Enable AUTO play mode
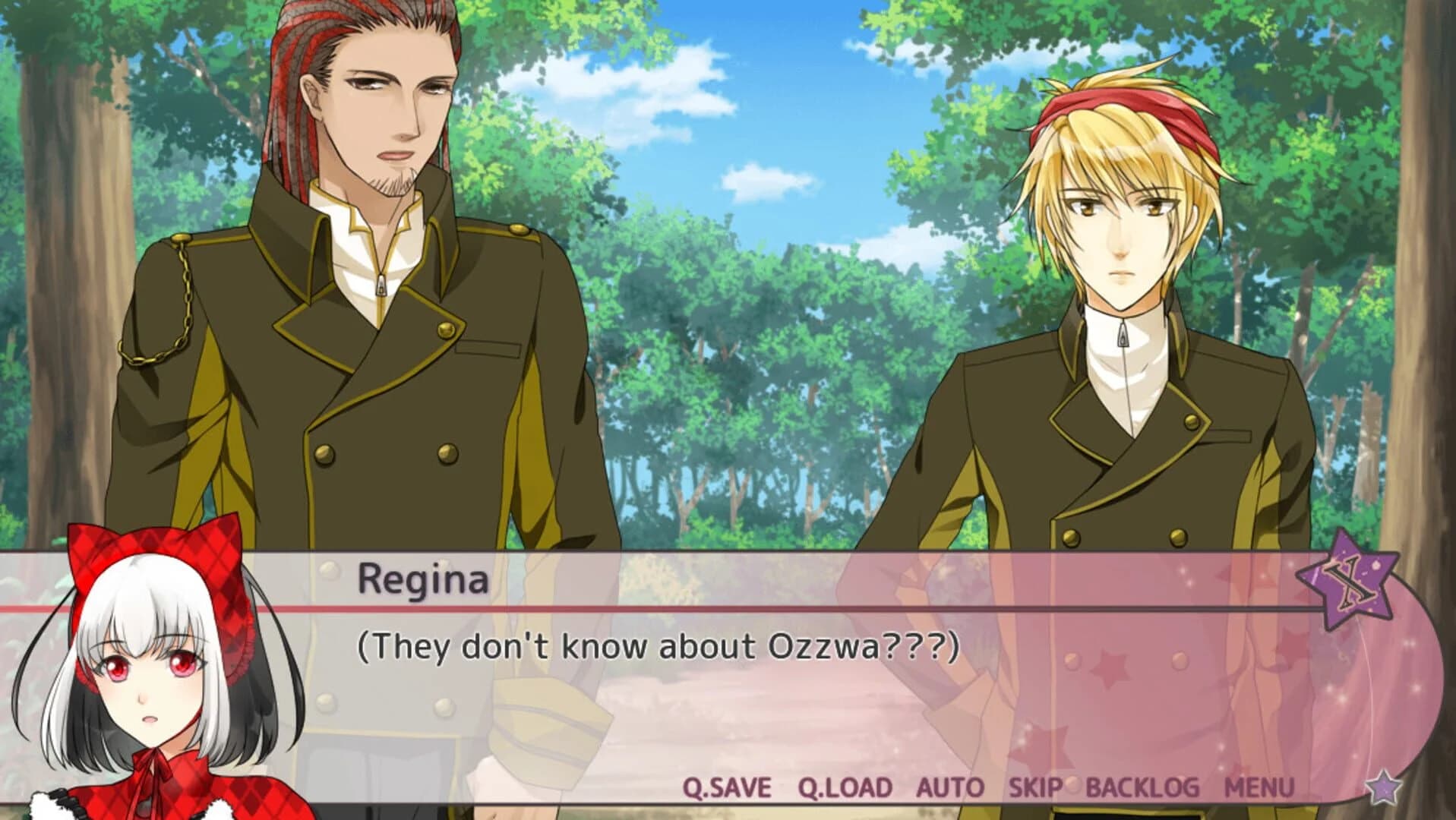Viewport: 1456px width, 820px height. 949,788
